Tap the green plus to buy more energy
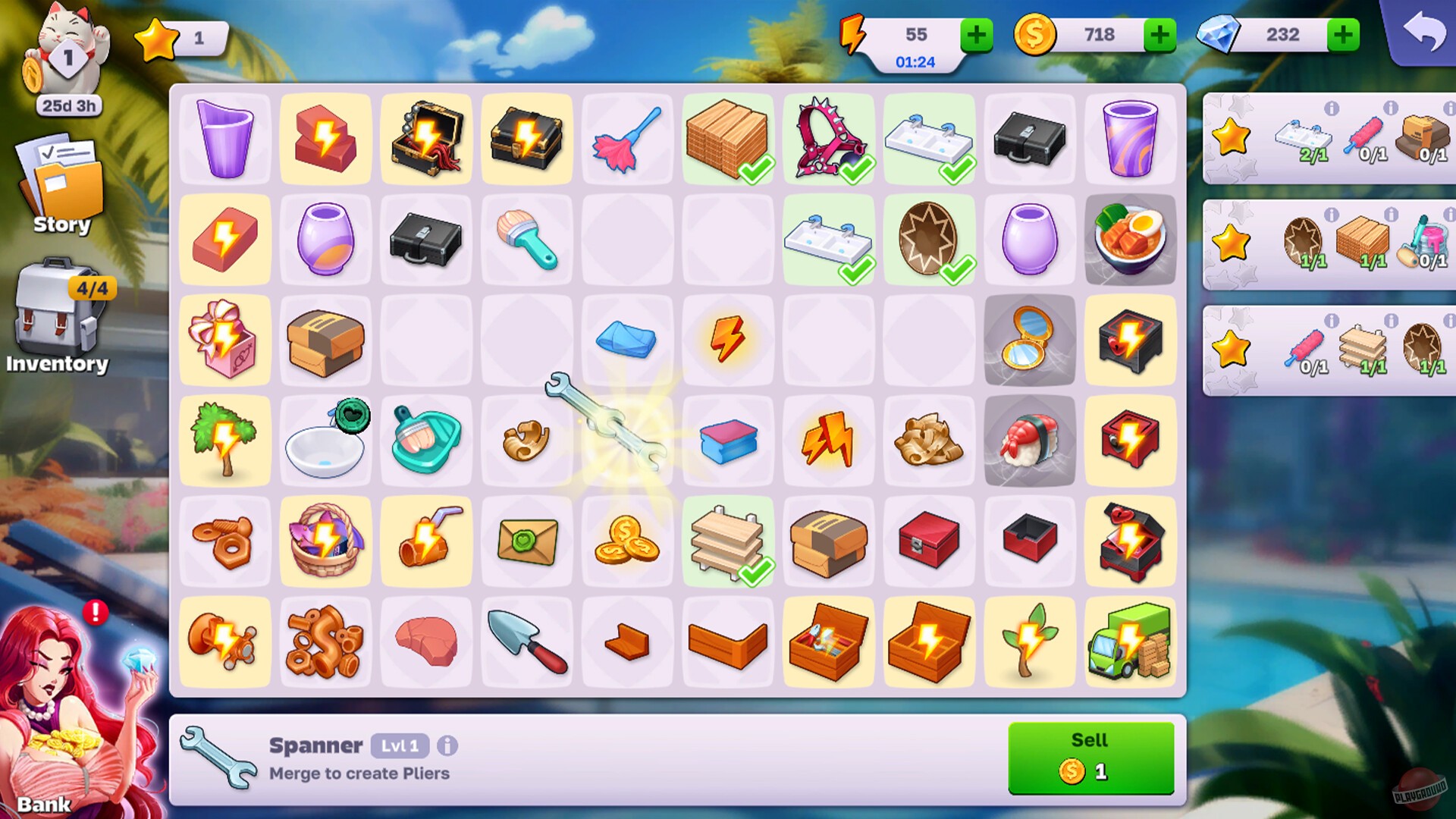This screenshot has width=1456, height=819. coord(977,34)
